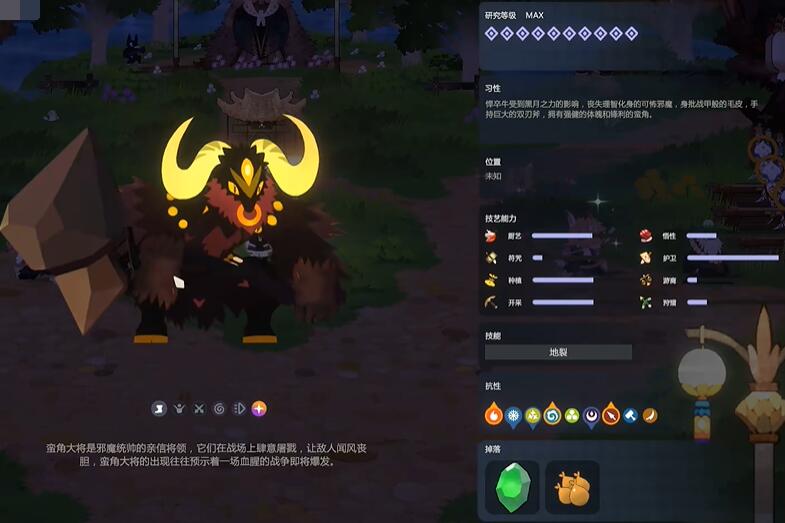Inspect the green gem drop item
This screenshot has width=785, height=523.
coord(511,487)
